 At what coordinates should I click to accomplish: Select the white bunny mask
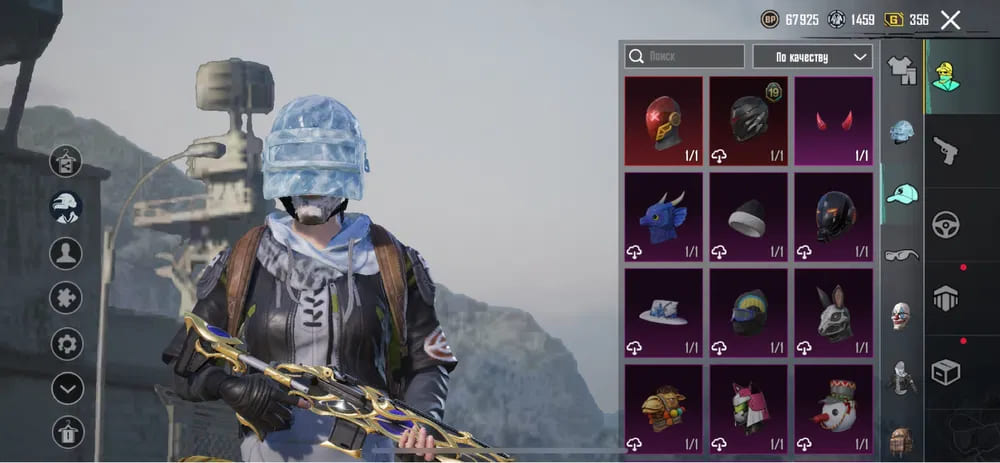[x=833, y=313]
